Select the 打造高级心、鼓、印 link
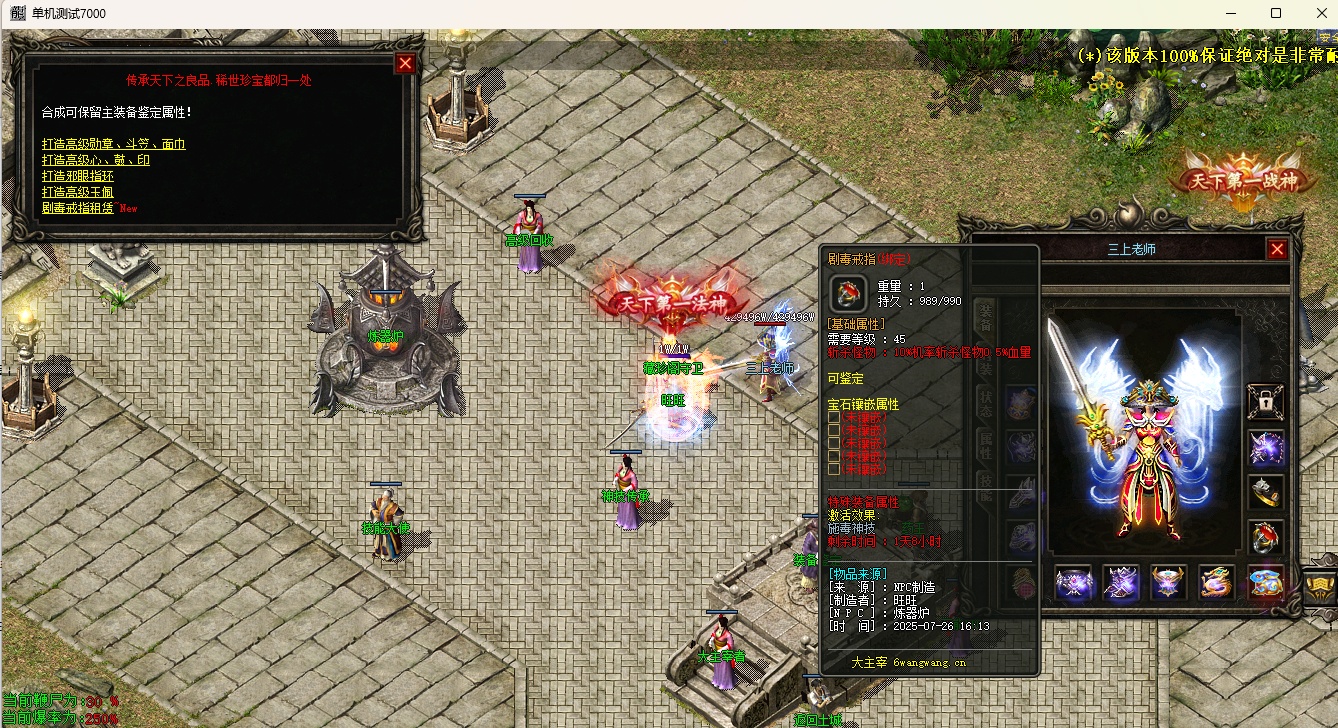 [x=95, y=160]
